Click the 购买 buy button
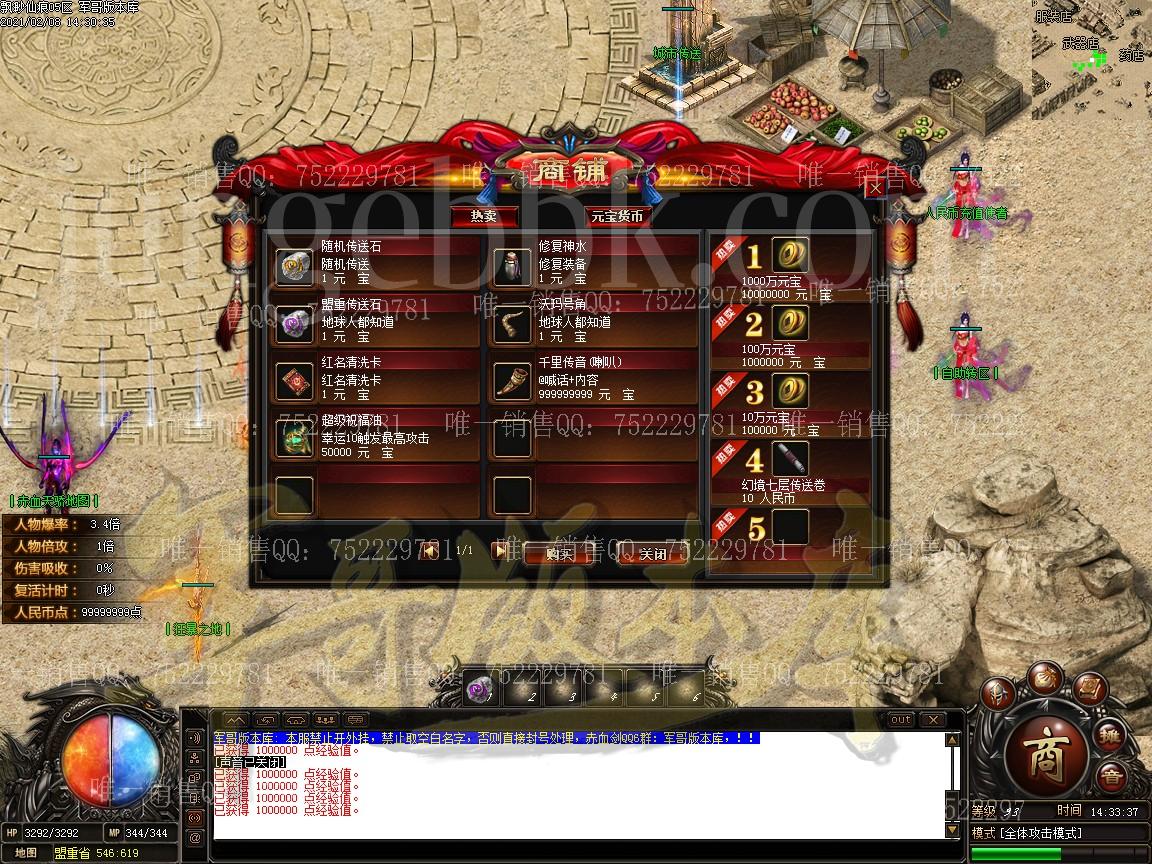Image resolution: width=1152 pixels, height=864 pixels. pos(559,553)
